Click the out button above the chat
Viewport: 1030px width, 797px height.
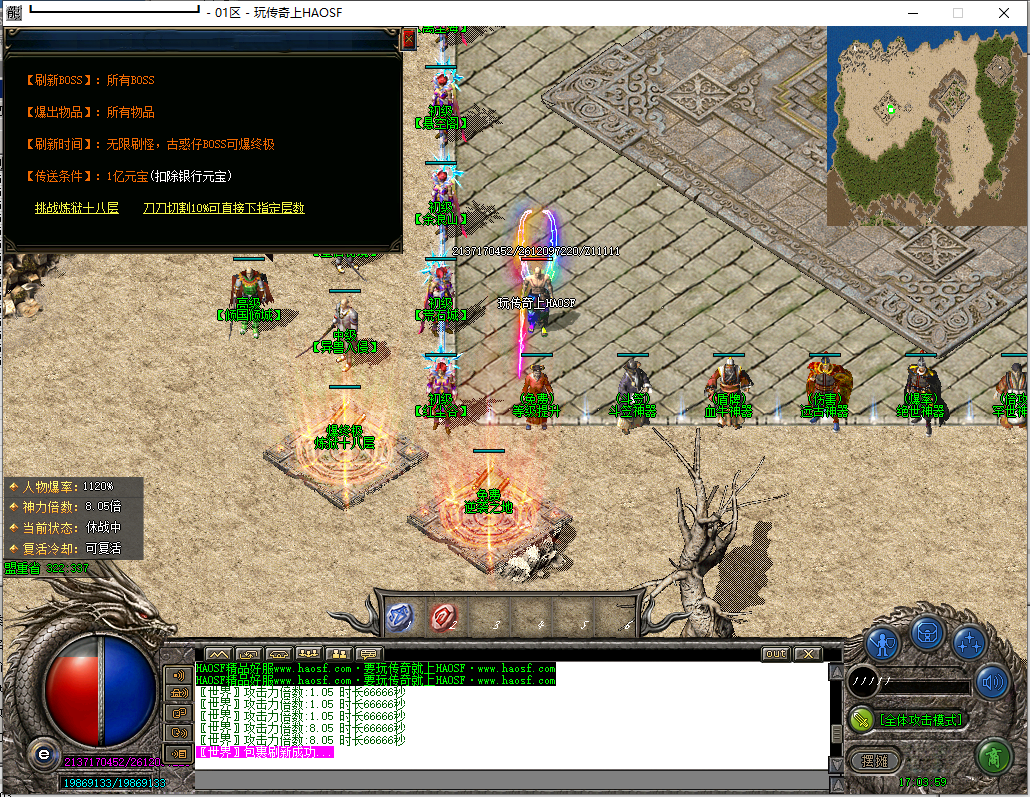(x=775, y=654)
